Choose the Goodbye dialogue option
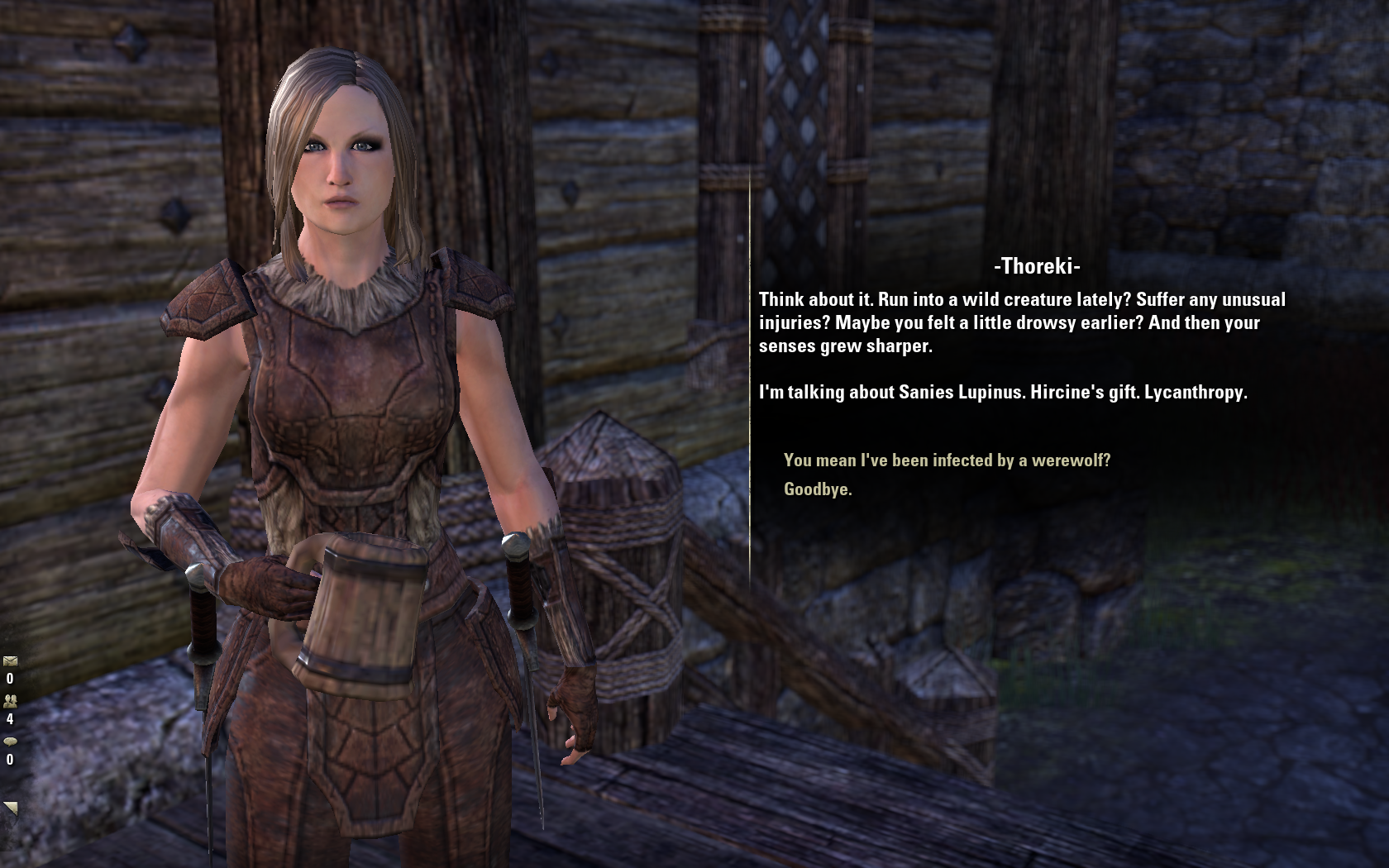 pos(818,489)
